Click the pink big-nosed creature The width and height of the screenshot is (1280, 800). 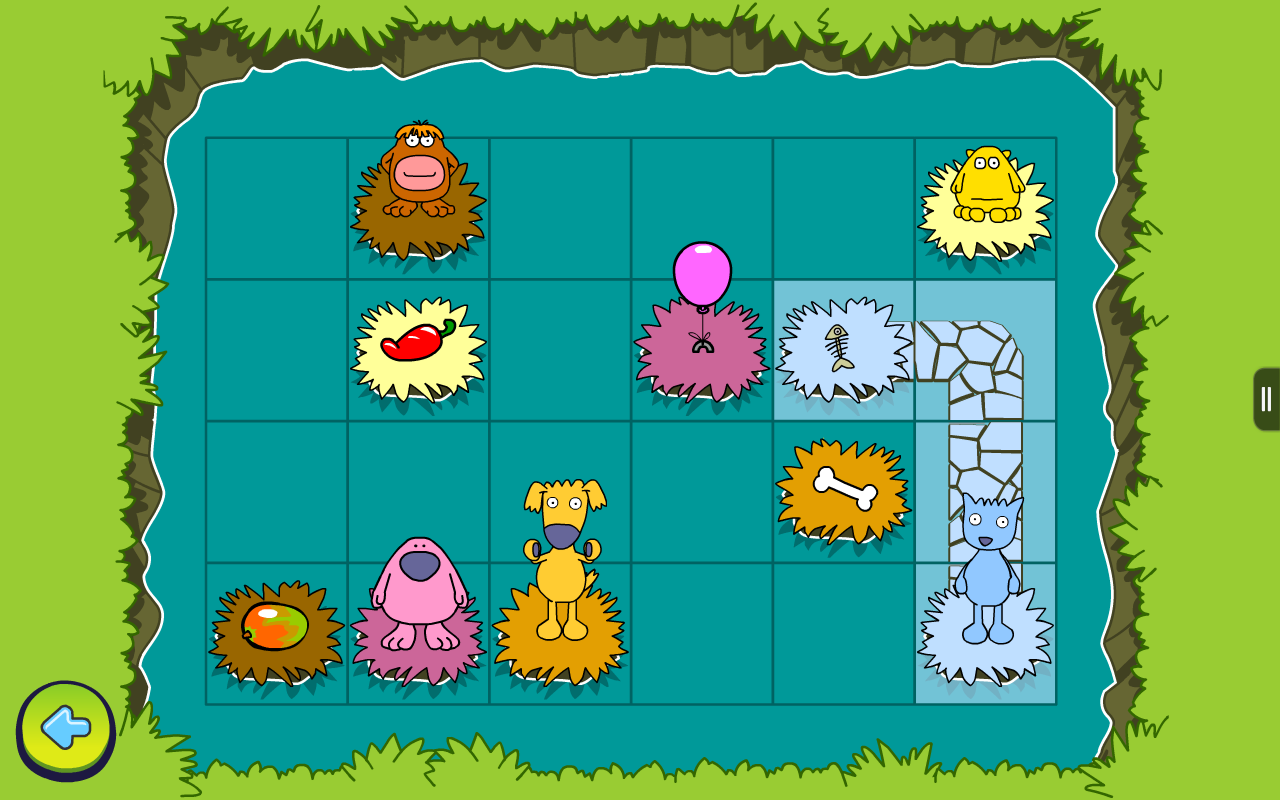click(x=420, y=600)
